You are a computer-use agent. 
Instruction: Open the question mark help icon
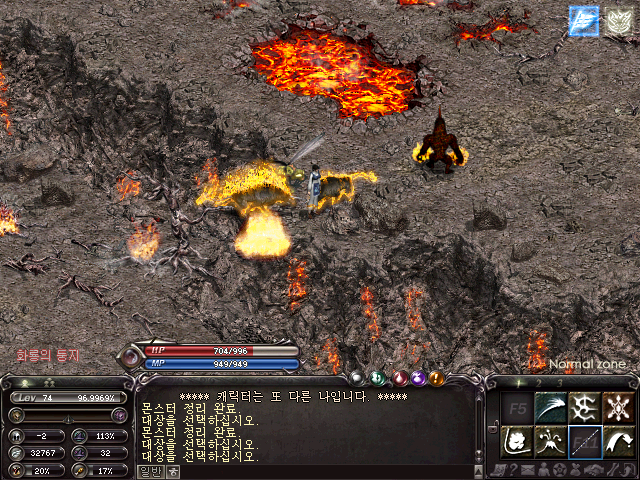click(512, 470)
